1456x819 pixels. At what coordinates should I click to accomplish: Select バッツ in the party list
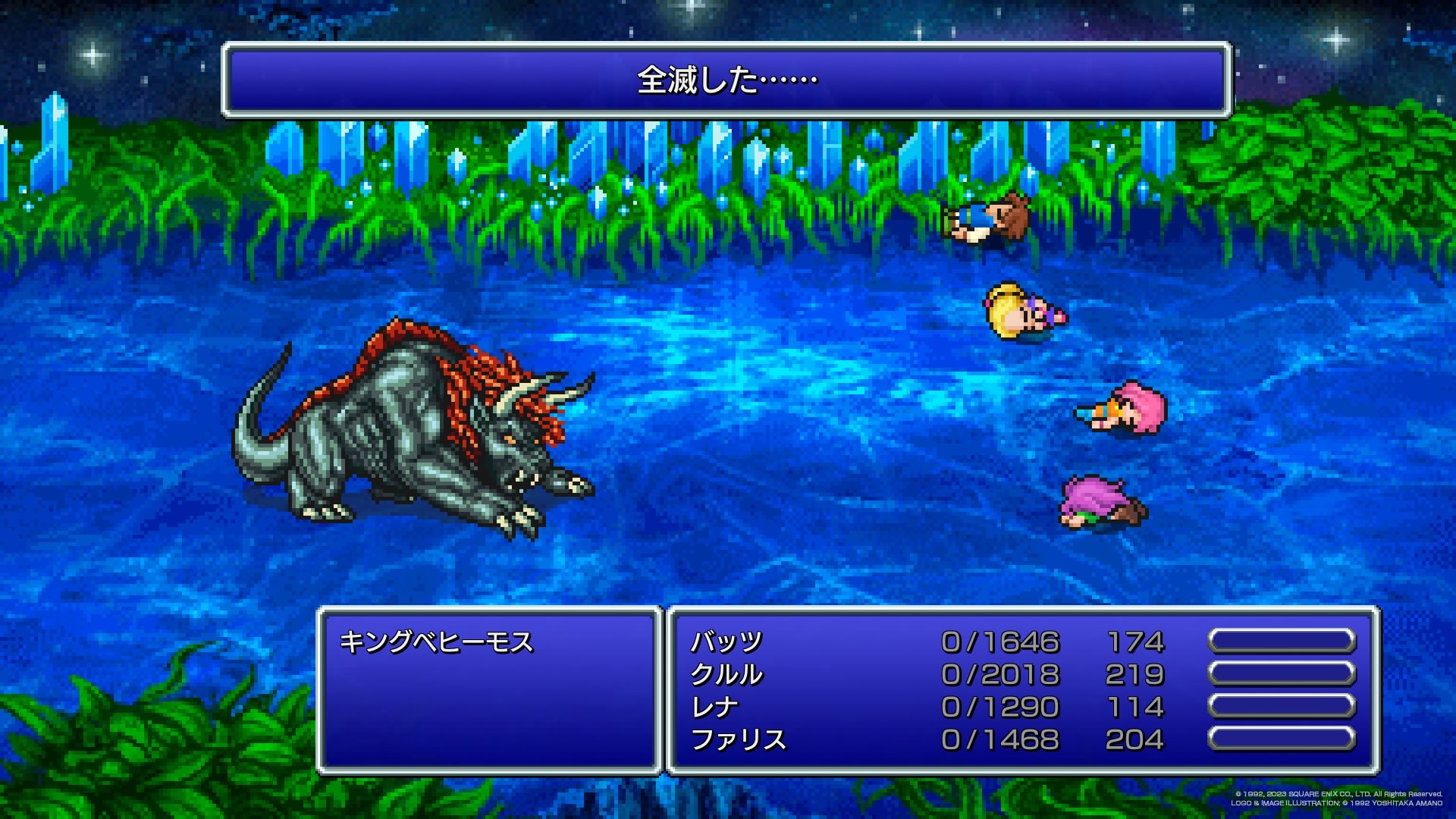click(x=726, y=642)
